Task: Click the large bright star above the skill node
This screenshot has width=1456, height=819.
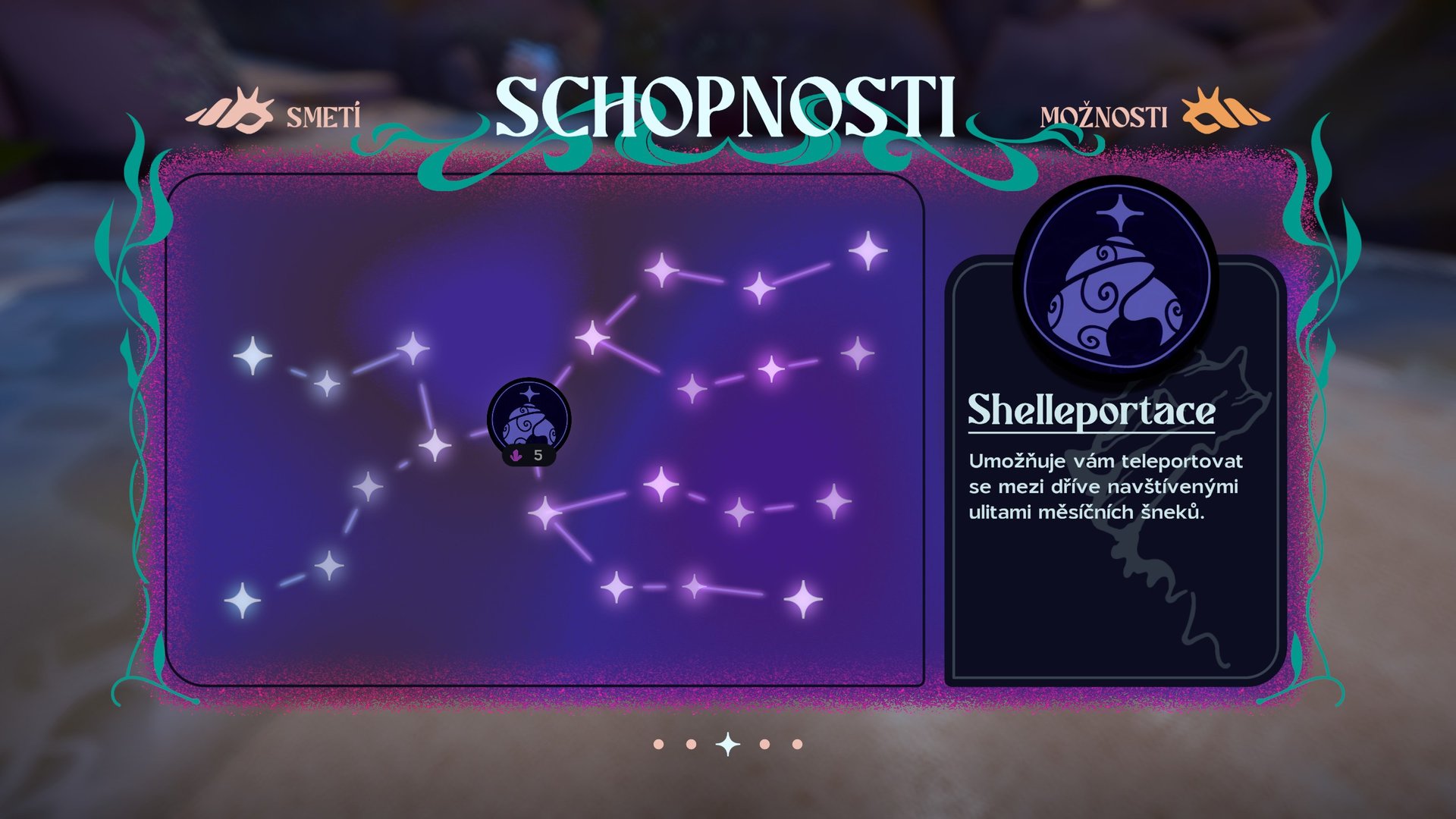Action: [594, 338]
